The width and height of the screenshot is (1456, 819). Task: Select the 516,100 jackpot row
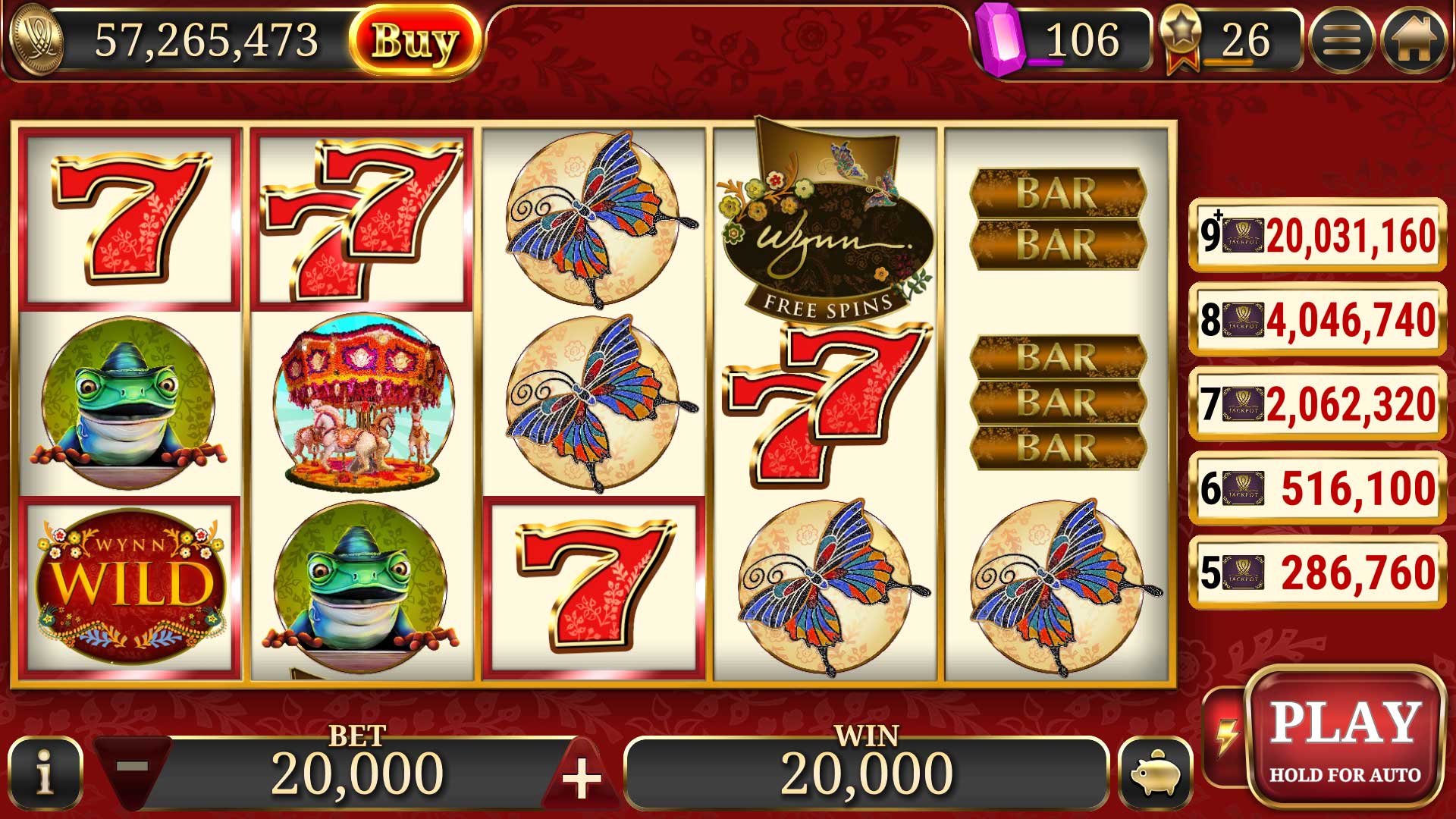(x=1316, y=488)
